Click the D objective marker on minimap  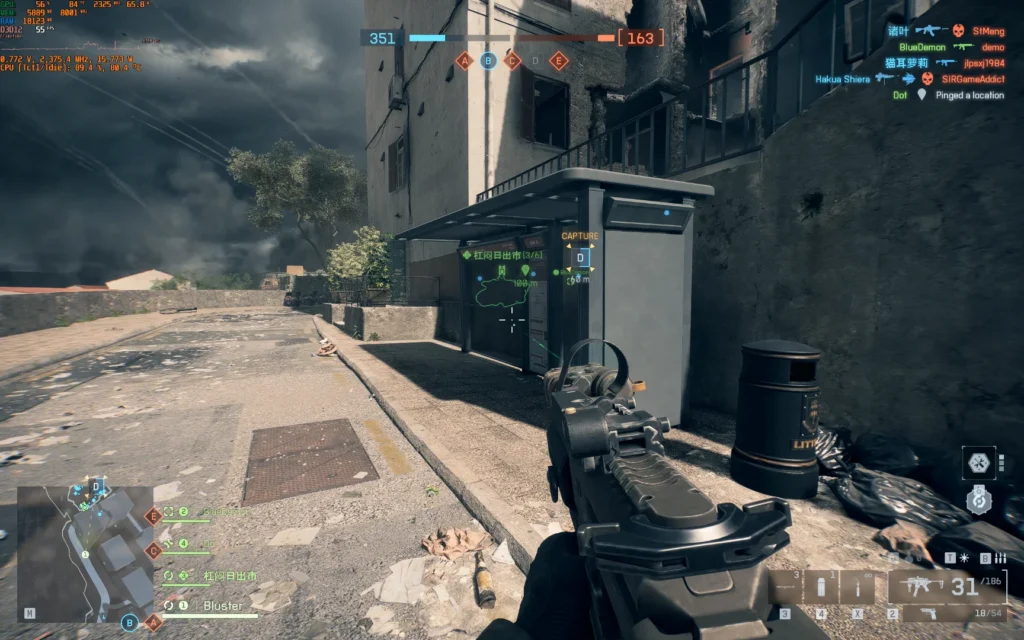click(95, 486)
